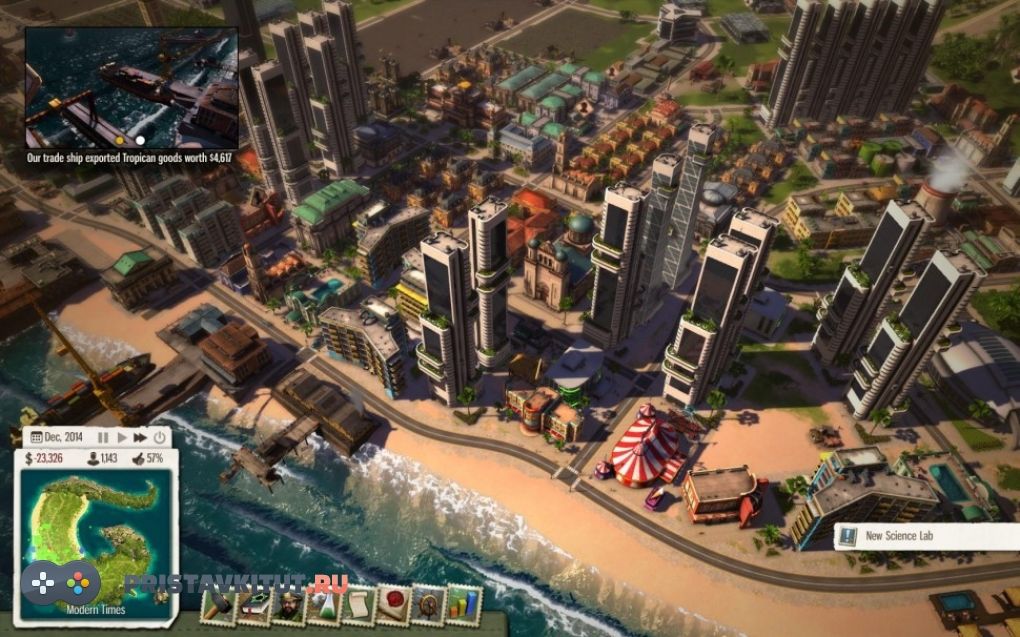Open the hammer construction menu
The image size is (1020, 637).
point(219,605)
